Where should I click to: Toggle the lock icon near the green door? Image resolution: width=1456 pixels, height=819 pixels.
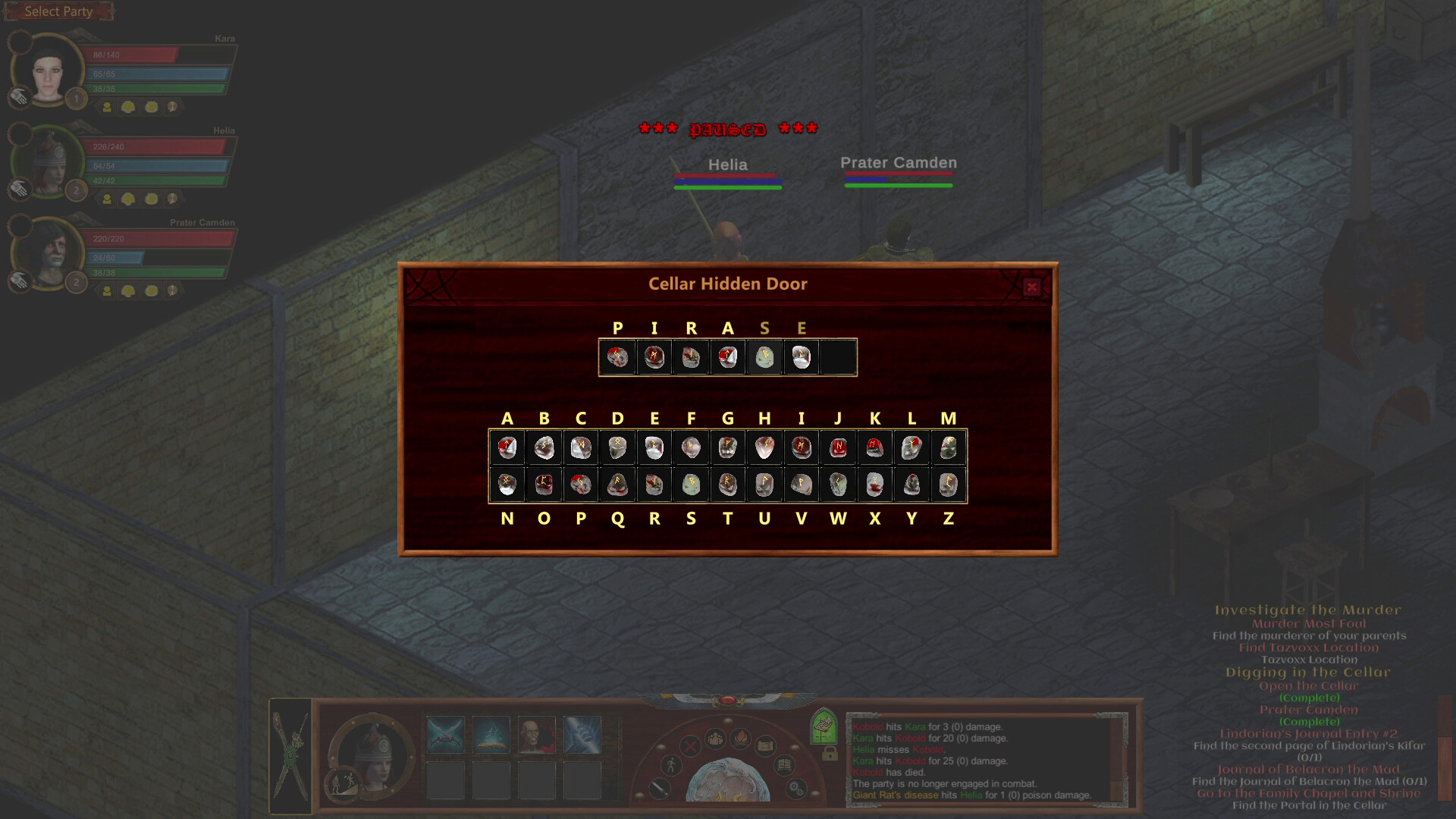coord(830,756)
